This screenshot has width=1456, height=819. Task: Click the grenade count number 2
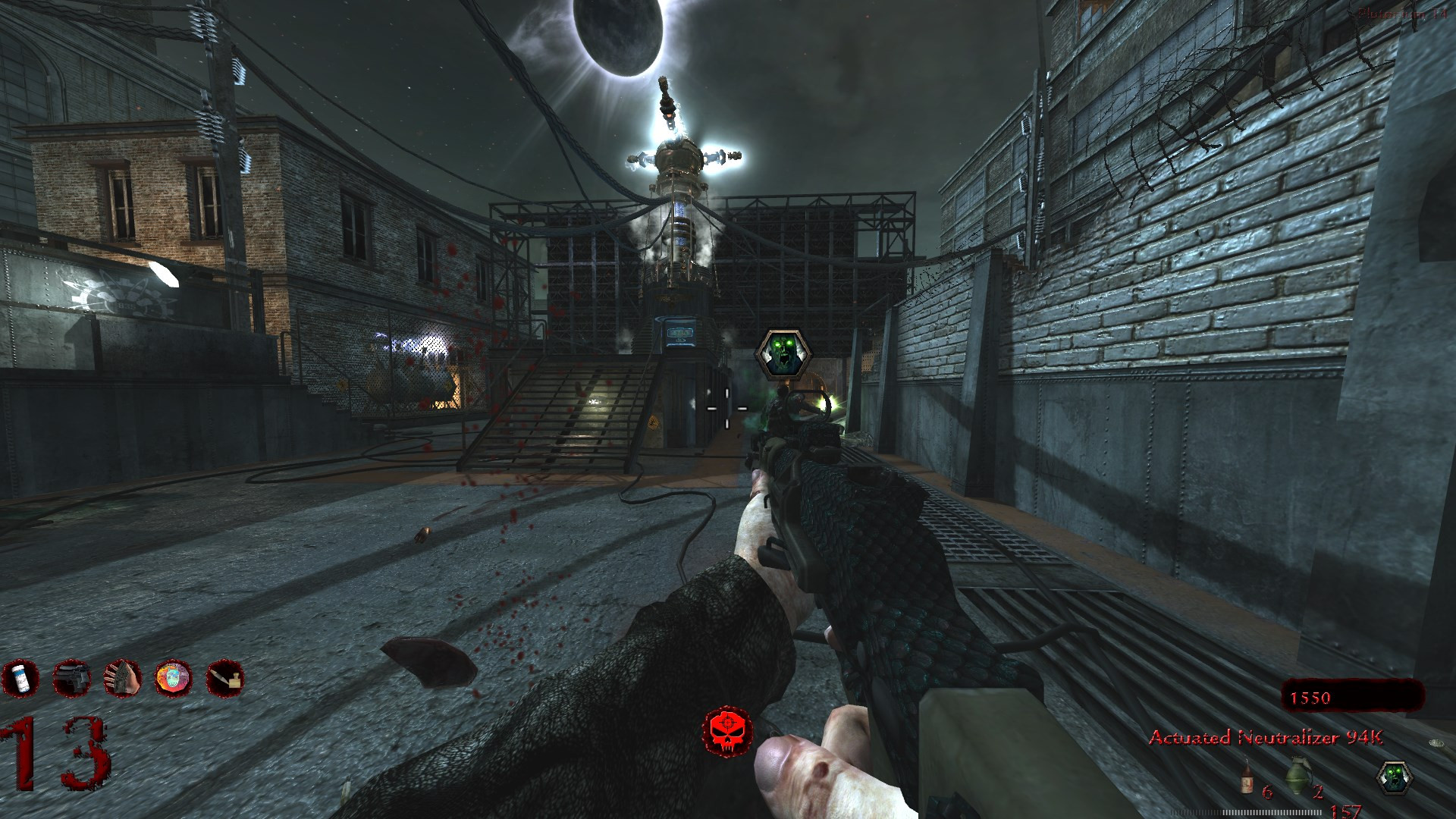[x=1317, y=792]
